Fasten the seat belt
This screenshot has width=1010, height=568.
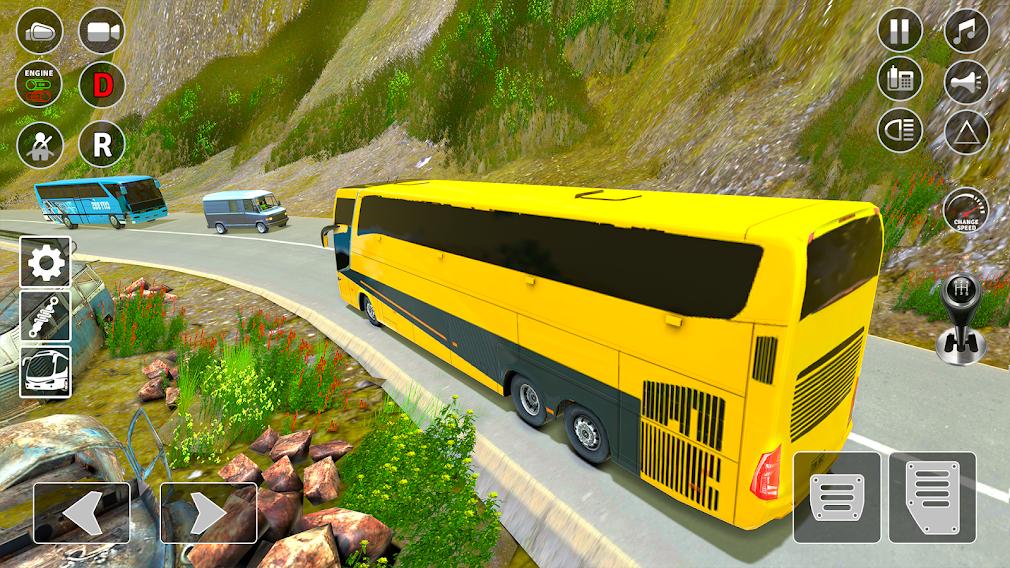point(40,144)
